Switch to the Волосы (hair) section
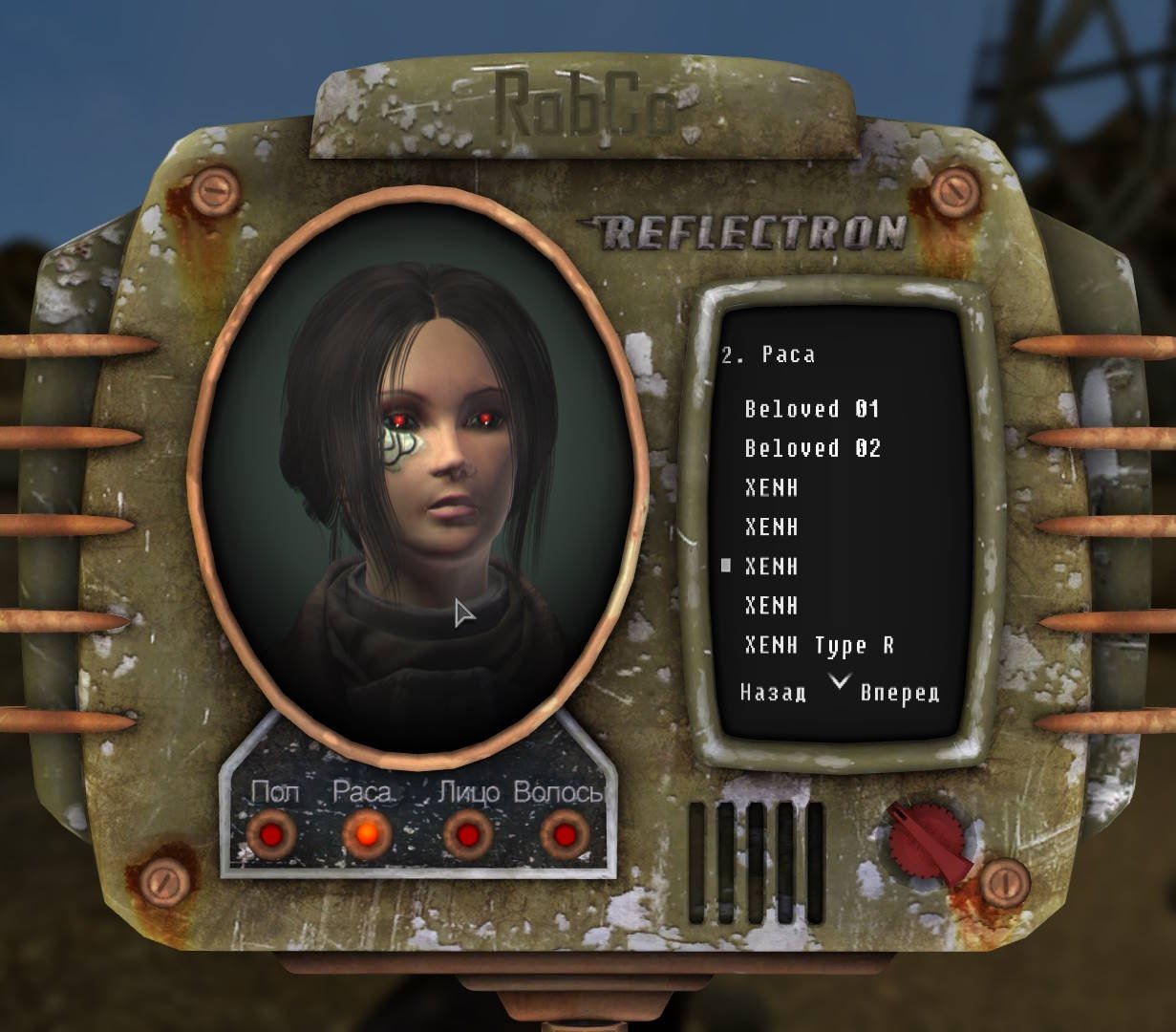 564,833
